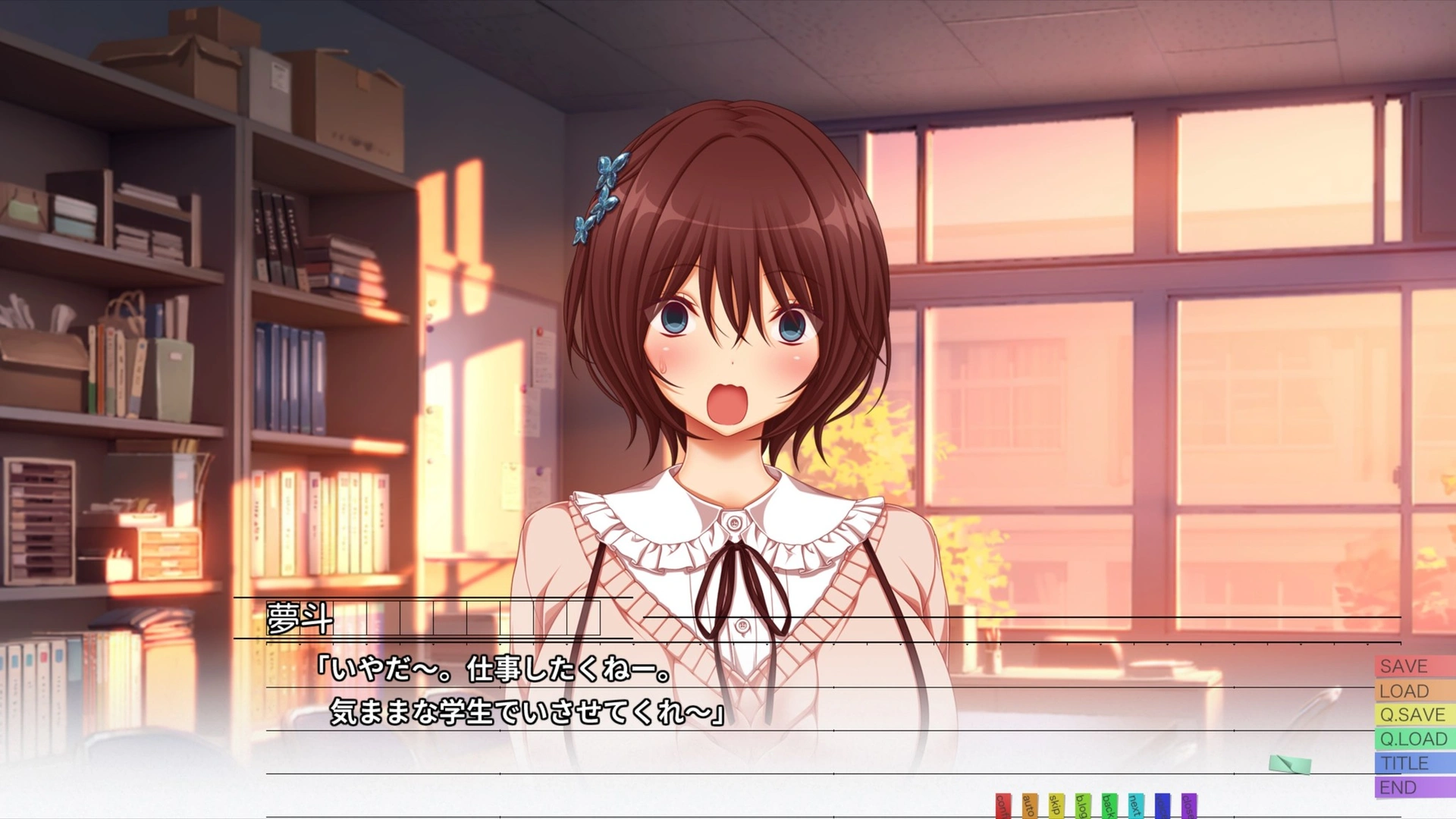Open the red config tab
Image resolution: width=1456 pixels, height=819 pixels.
[x=1003, y=806]
